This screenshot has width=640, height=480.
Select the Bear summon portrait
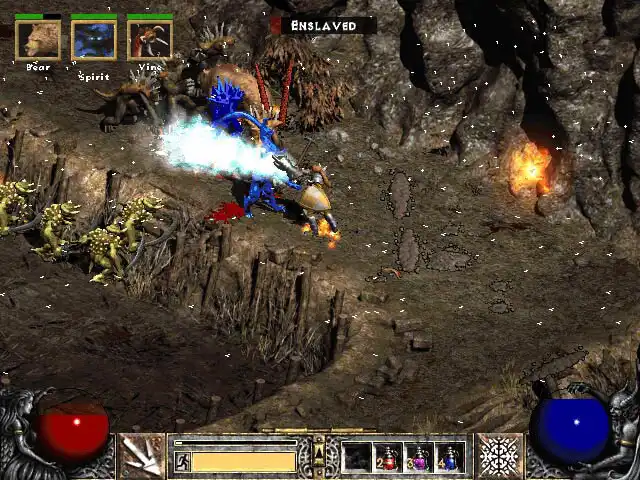[x=38, y=40]
